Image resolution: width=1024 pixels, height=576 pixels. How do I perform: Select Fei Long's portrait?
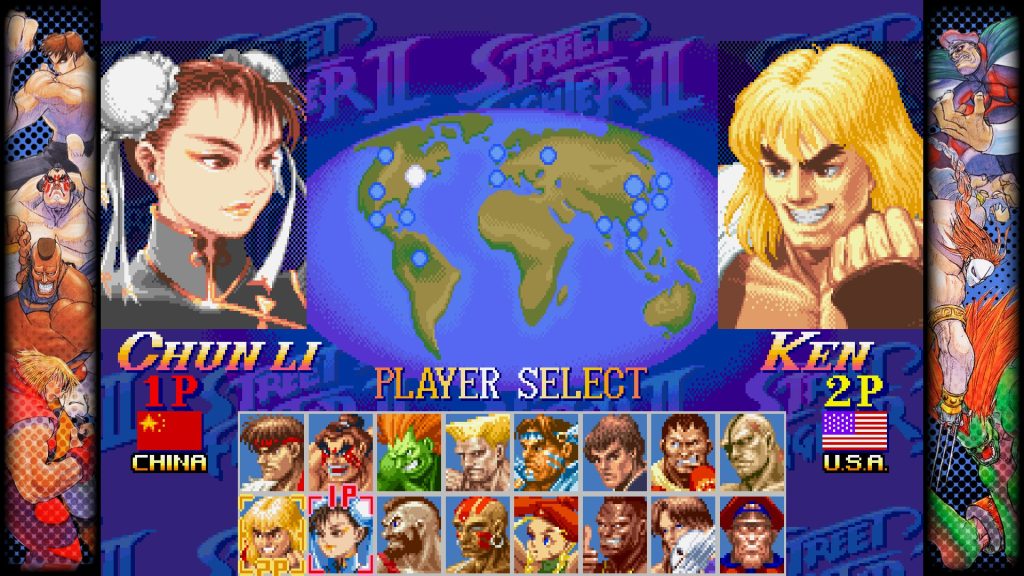615,452
